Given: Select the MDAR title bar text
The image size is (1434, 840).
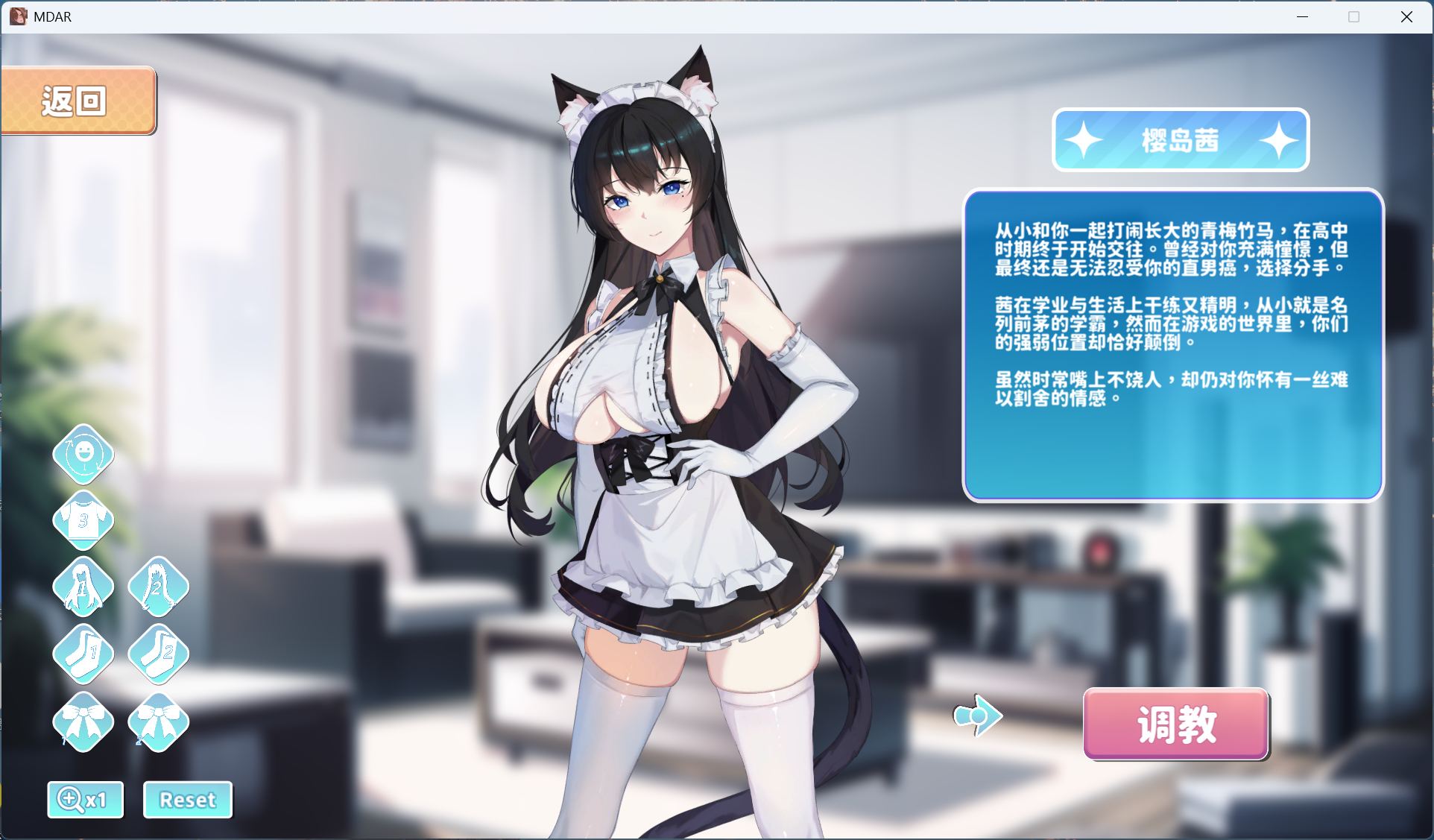Looking at the screenshot, I should coord(52,16).
